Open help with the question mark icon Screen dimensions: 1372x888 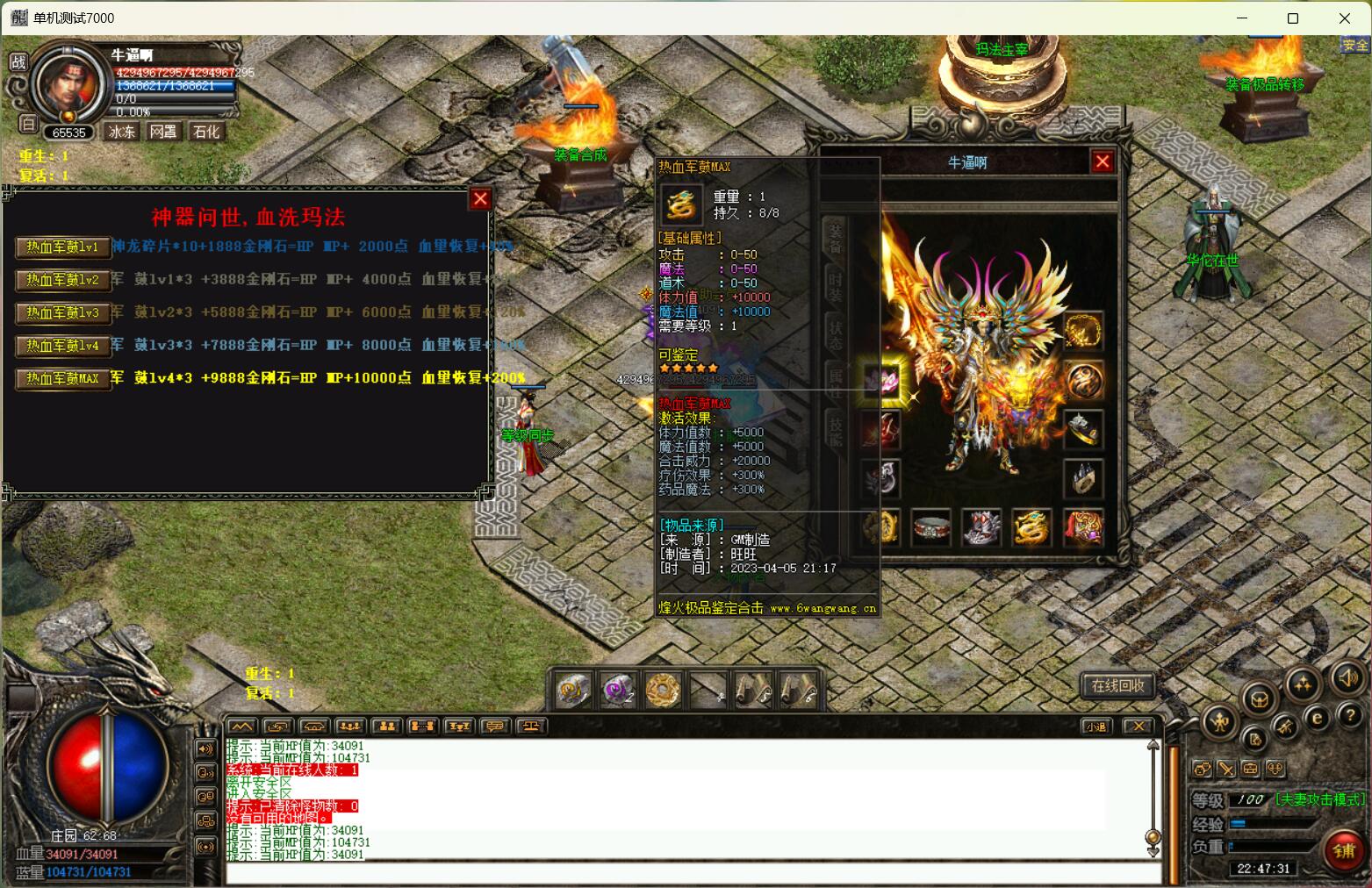click(1349, 716)
